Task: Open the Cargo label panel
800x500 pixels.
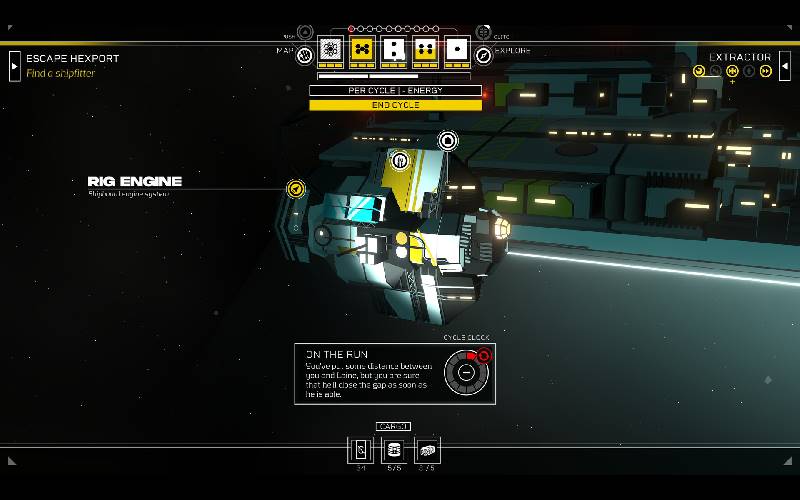Action: point(393,427)
